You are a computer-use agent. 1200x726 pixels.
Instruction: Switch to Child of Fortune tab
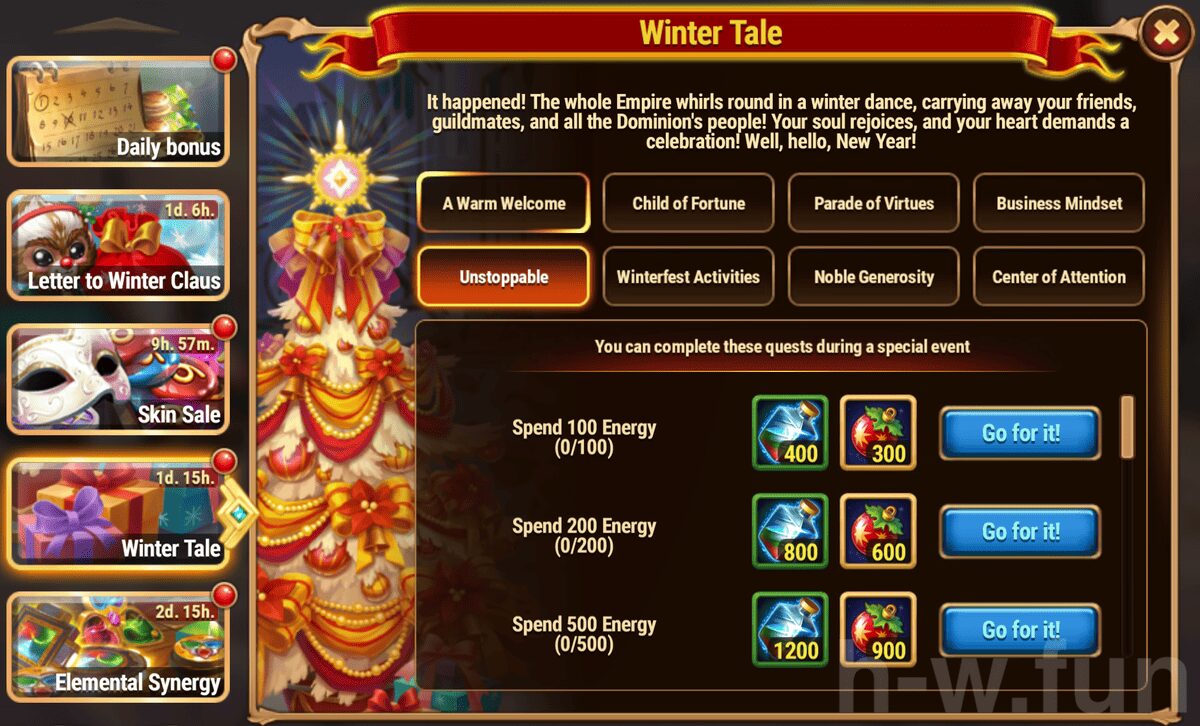click(689, 203)
